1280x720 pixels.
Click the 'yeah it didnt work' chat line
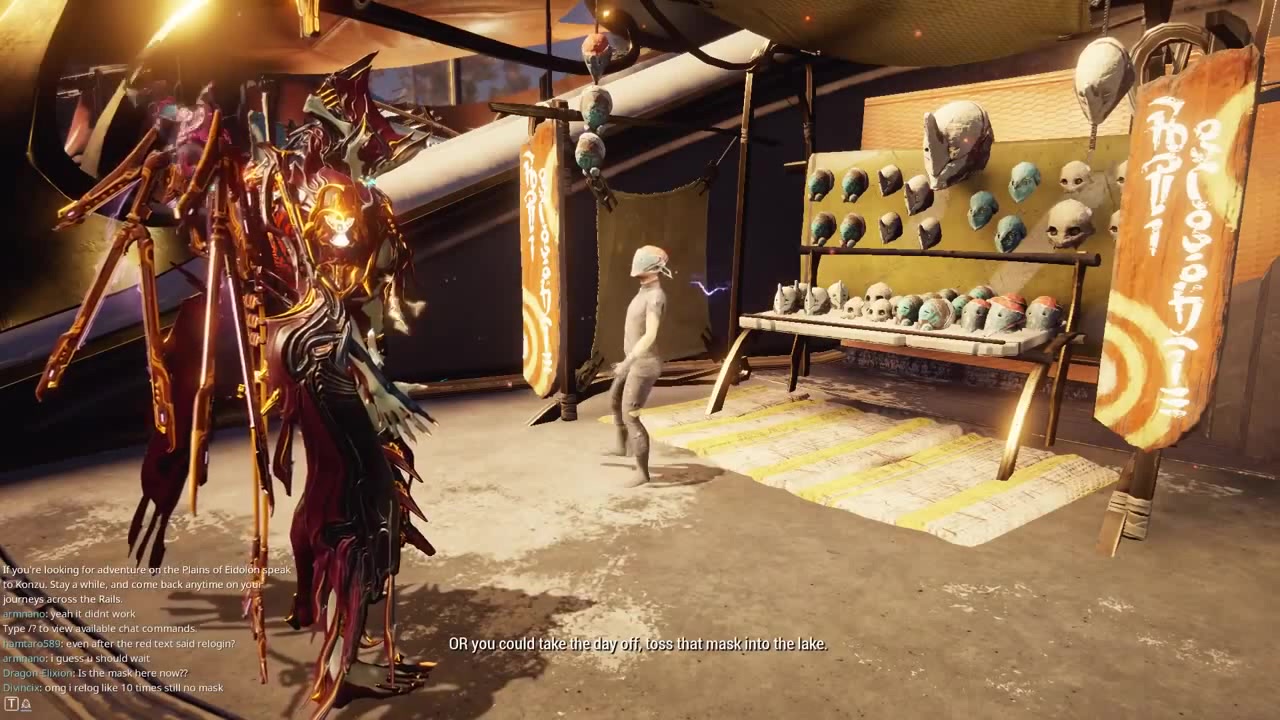[90, 613]
